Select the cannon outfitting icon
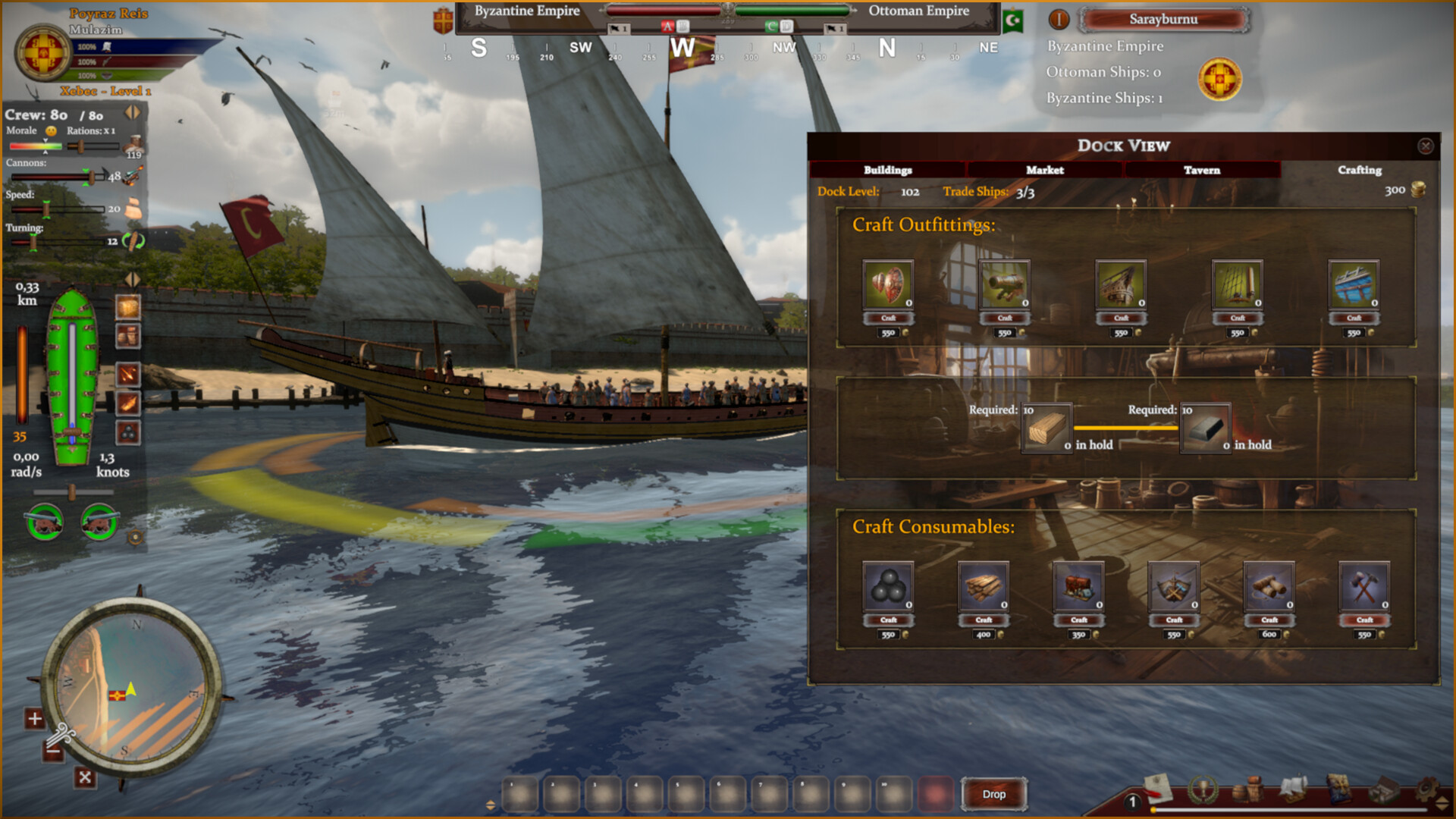 click(1005, 287)
